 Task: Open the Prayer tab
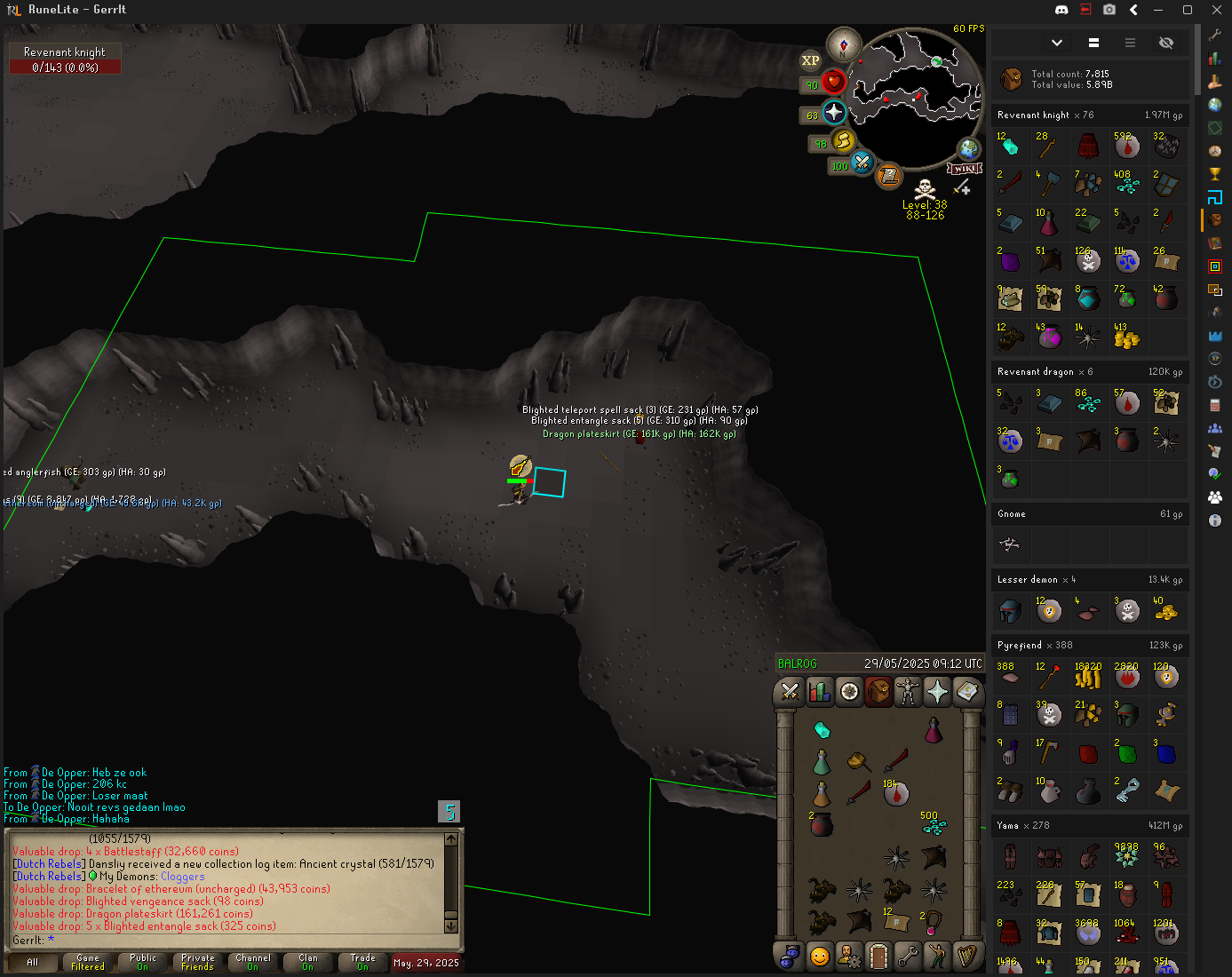click(x=937, y=691)
